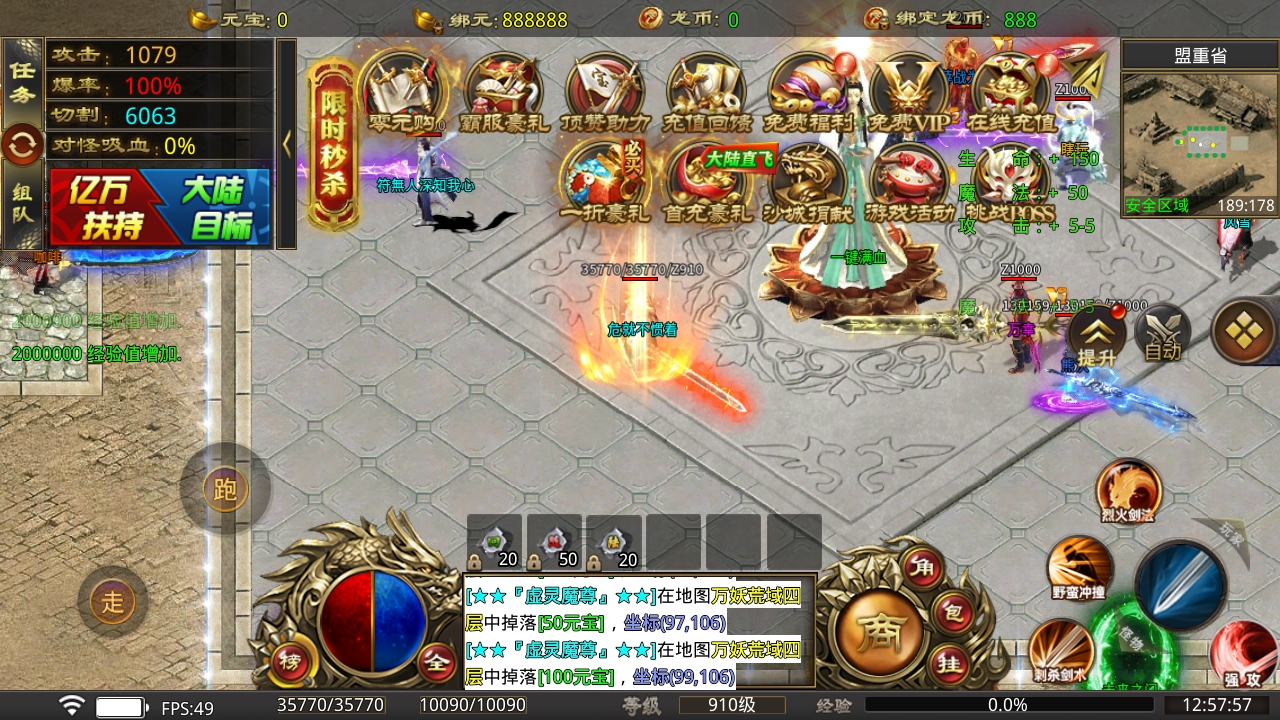Image resolution: width=1280 pixels, height=720 pixels.
Task: Collapse the stats panel with the arrow
Action: click(287, 143)
